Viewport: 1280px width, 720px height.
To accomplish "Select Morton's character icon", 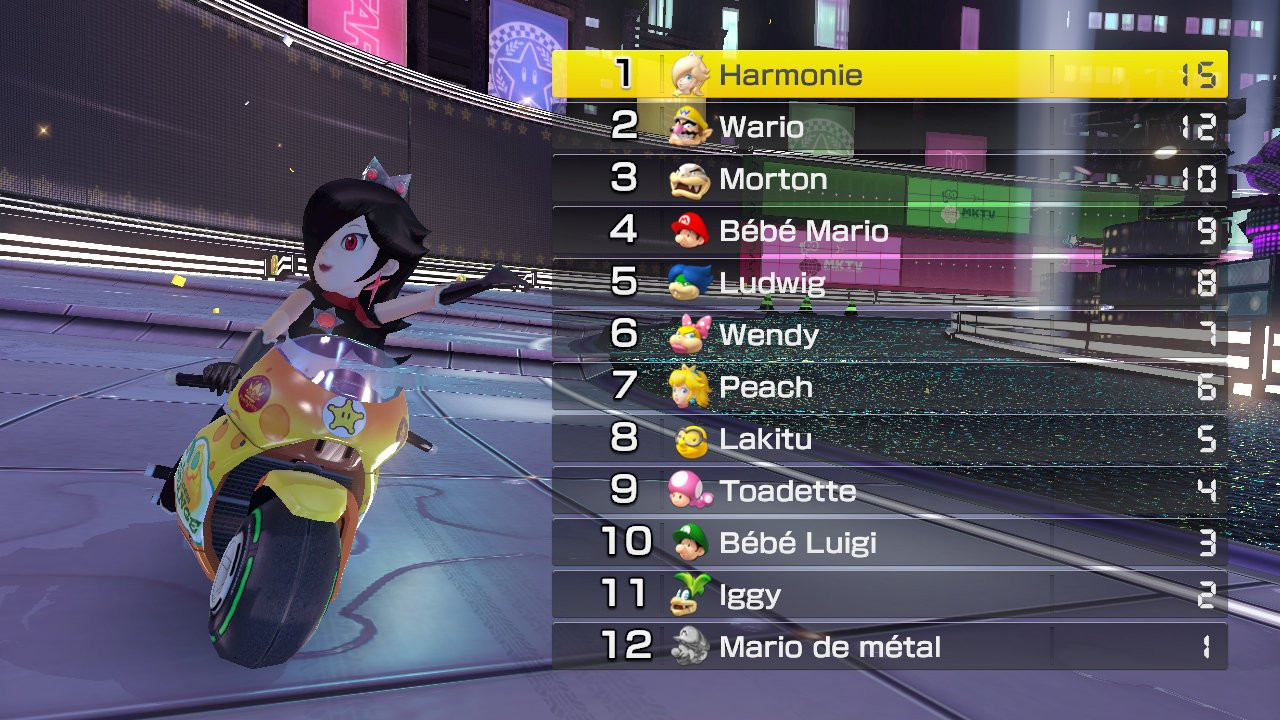I will [691, 179].
